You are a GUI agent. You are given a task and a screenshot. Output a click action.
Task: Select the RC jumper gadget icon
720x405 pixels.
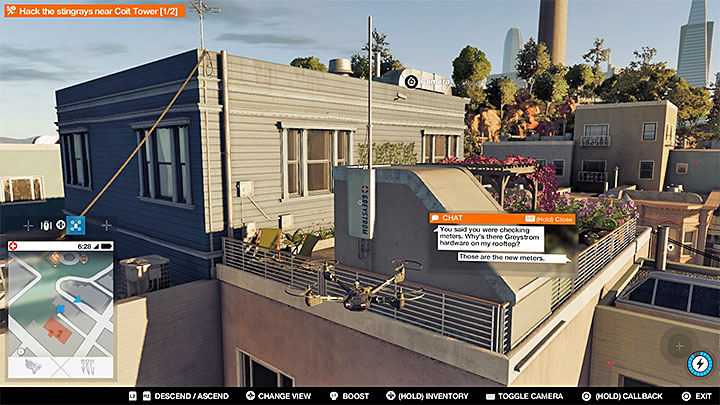click(44, 225)
